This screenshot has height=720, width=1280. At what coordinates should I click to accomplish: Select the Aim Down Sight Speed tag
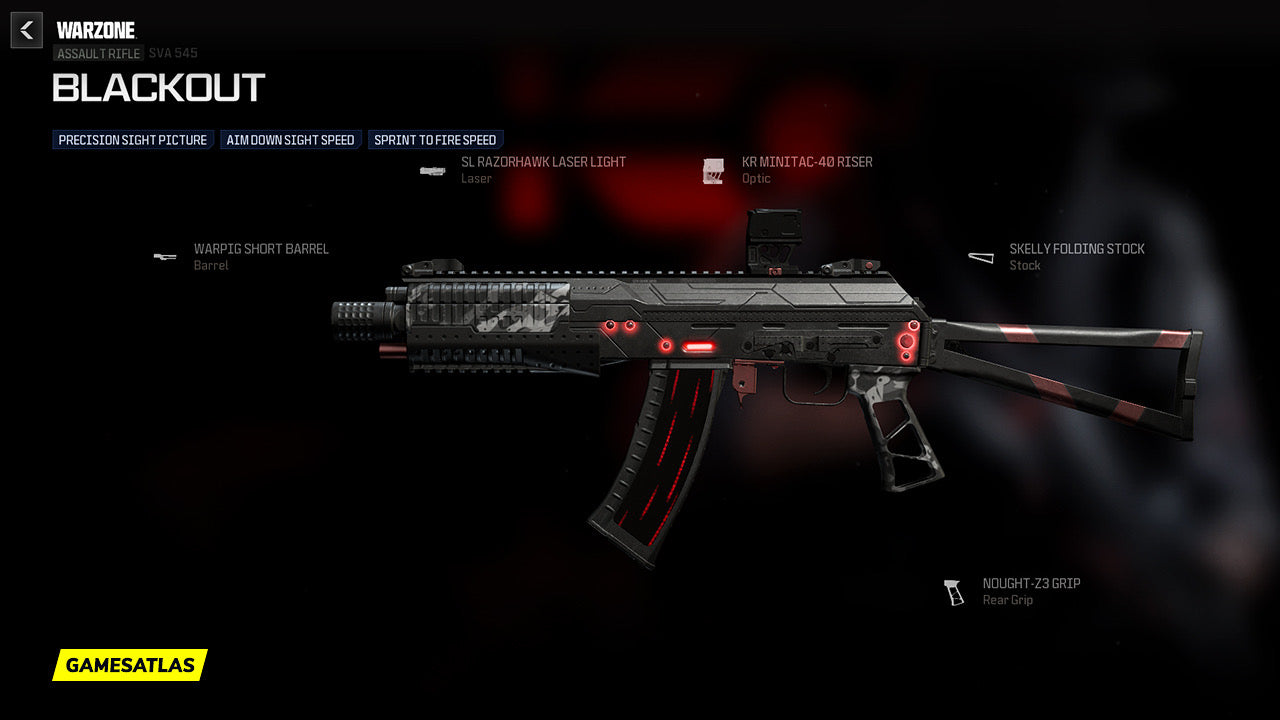(x=291, y=140)
